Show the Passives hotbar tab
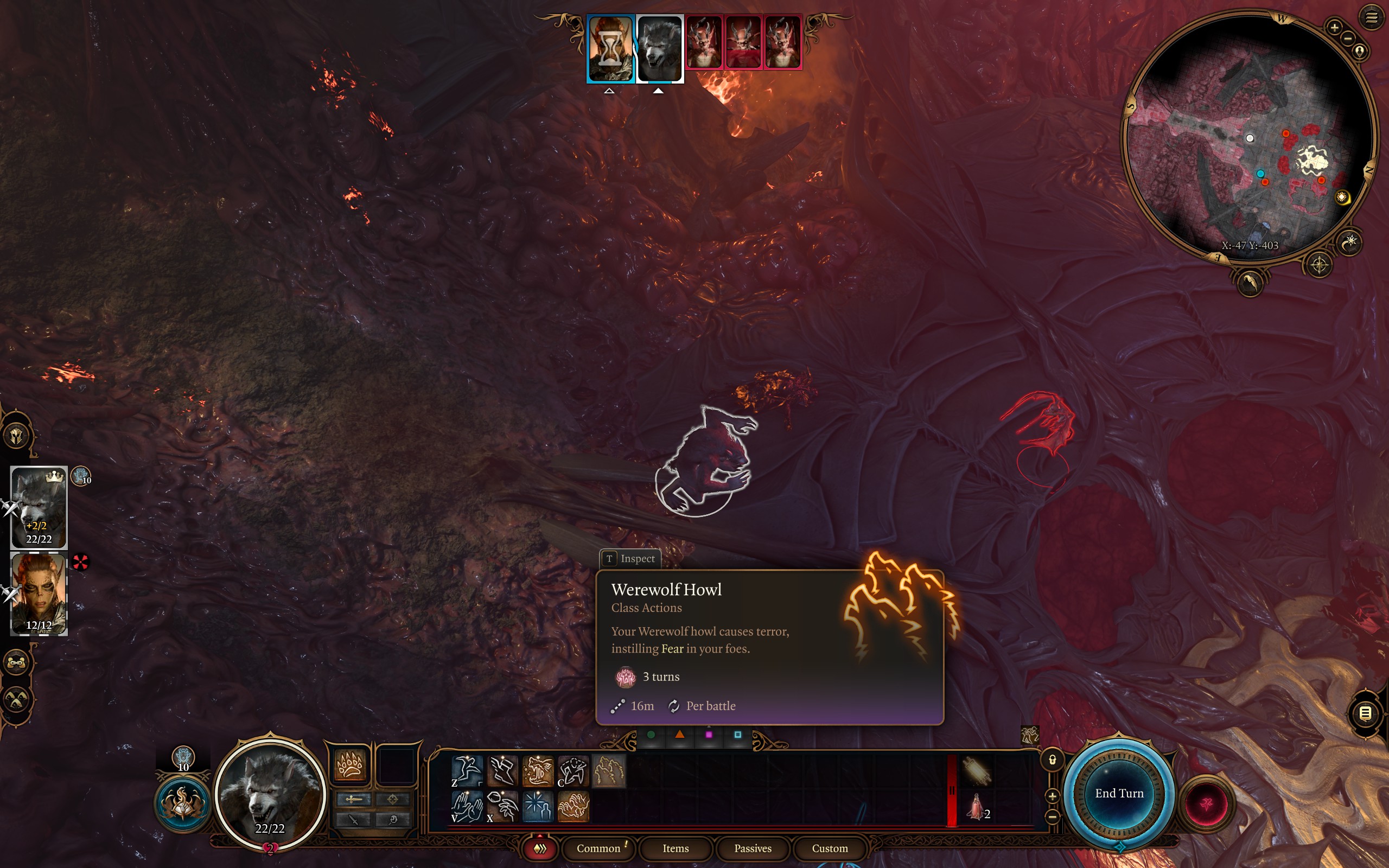1389x868 pixels. tap(753, 848)
